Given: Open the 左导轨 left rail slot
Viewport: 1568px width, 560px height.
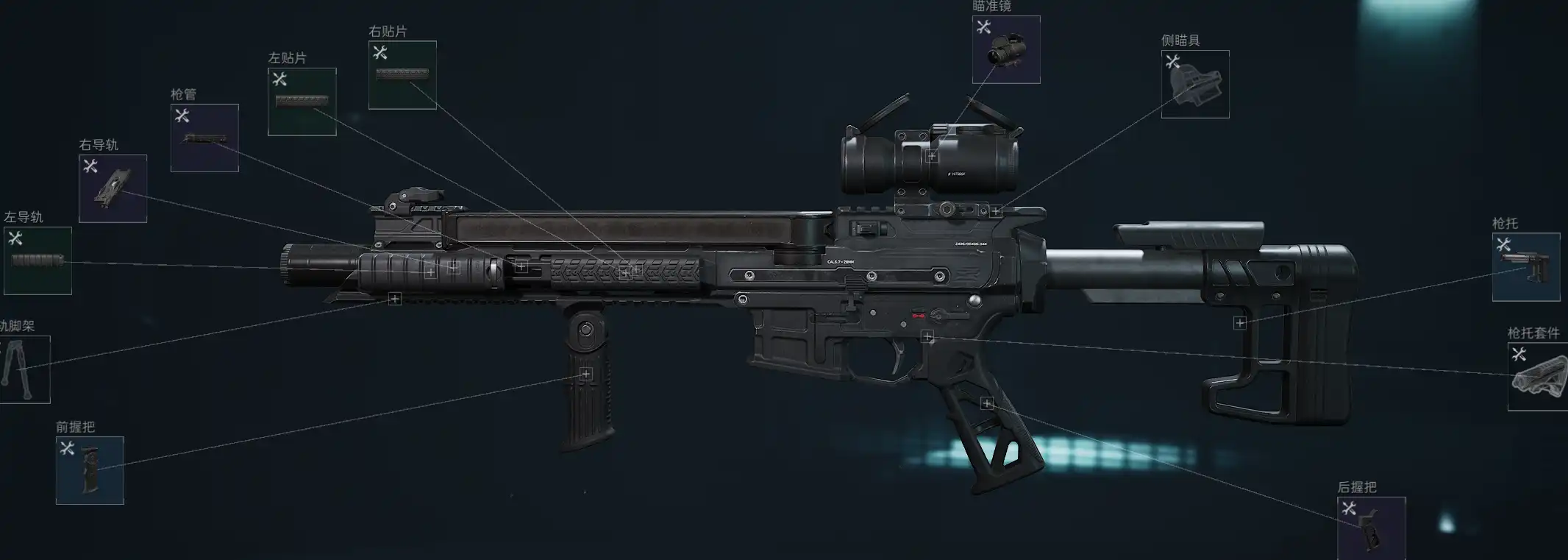Looking at the screenshot, I should [38, 260].
